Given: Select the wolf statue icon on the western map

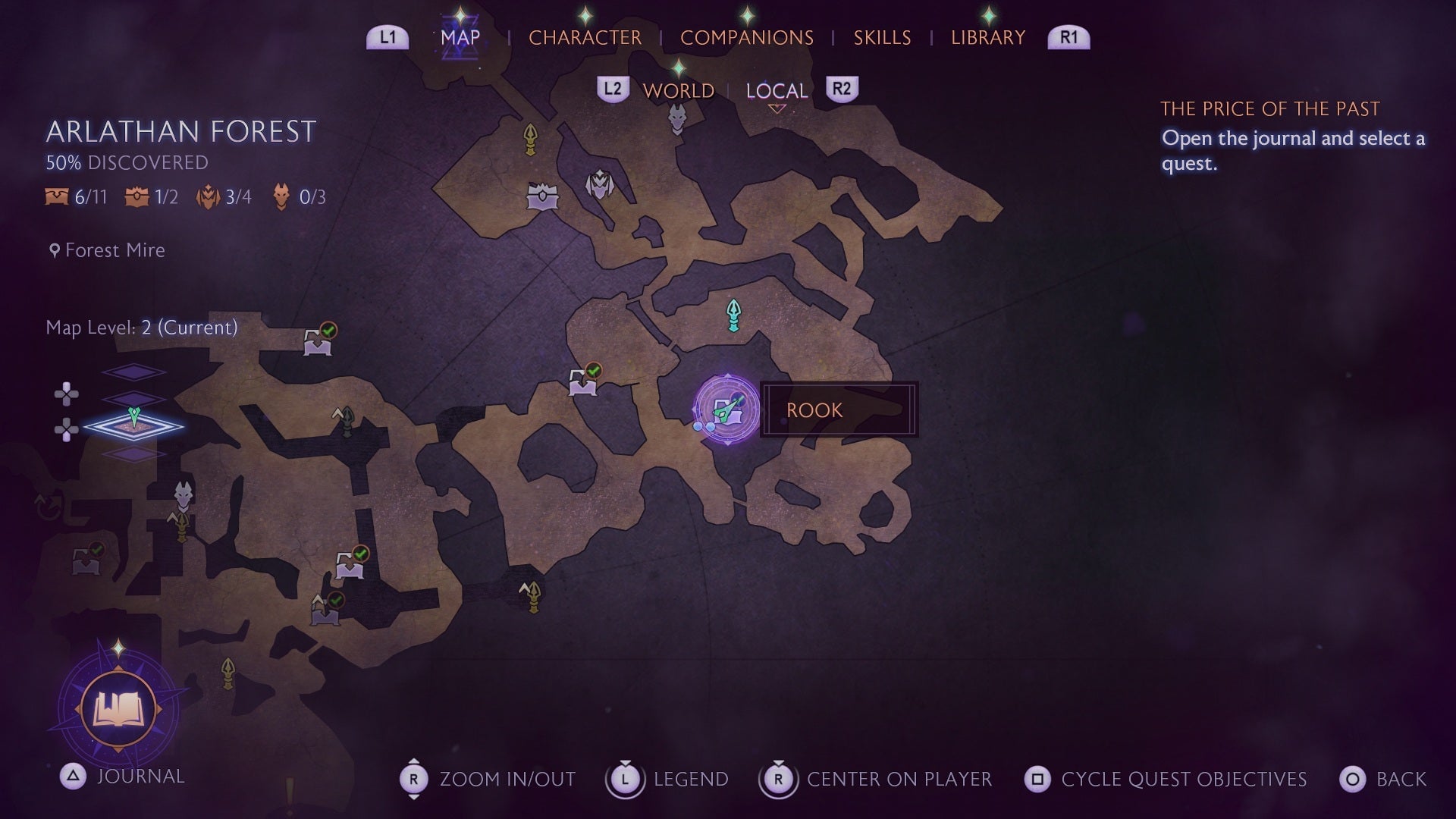Looking at the screenshot, I should 183,494.
